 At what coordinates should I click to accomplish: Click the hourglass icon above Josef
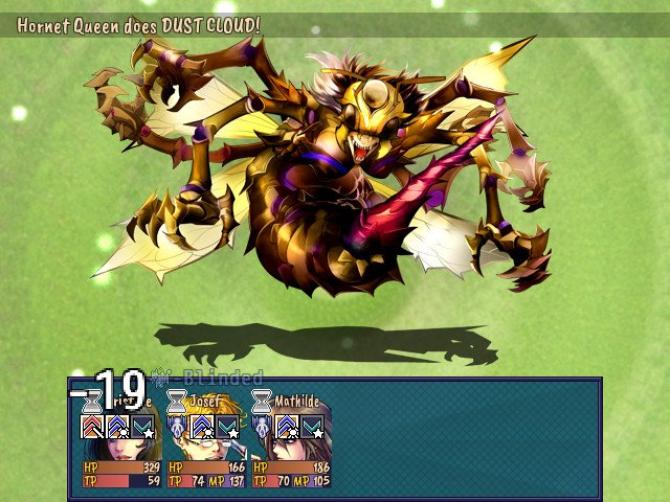click(177, 402)
